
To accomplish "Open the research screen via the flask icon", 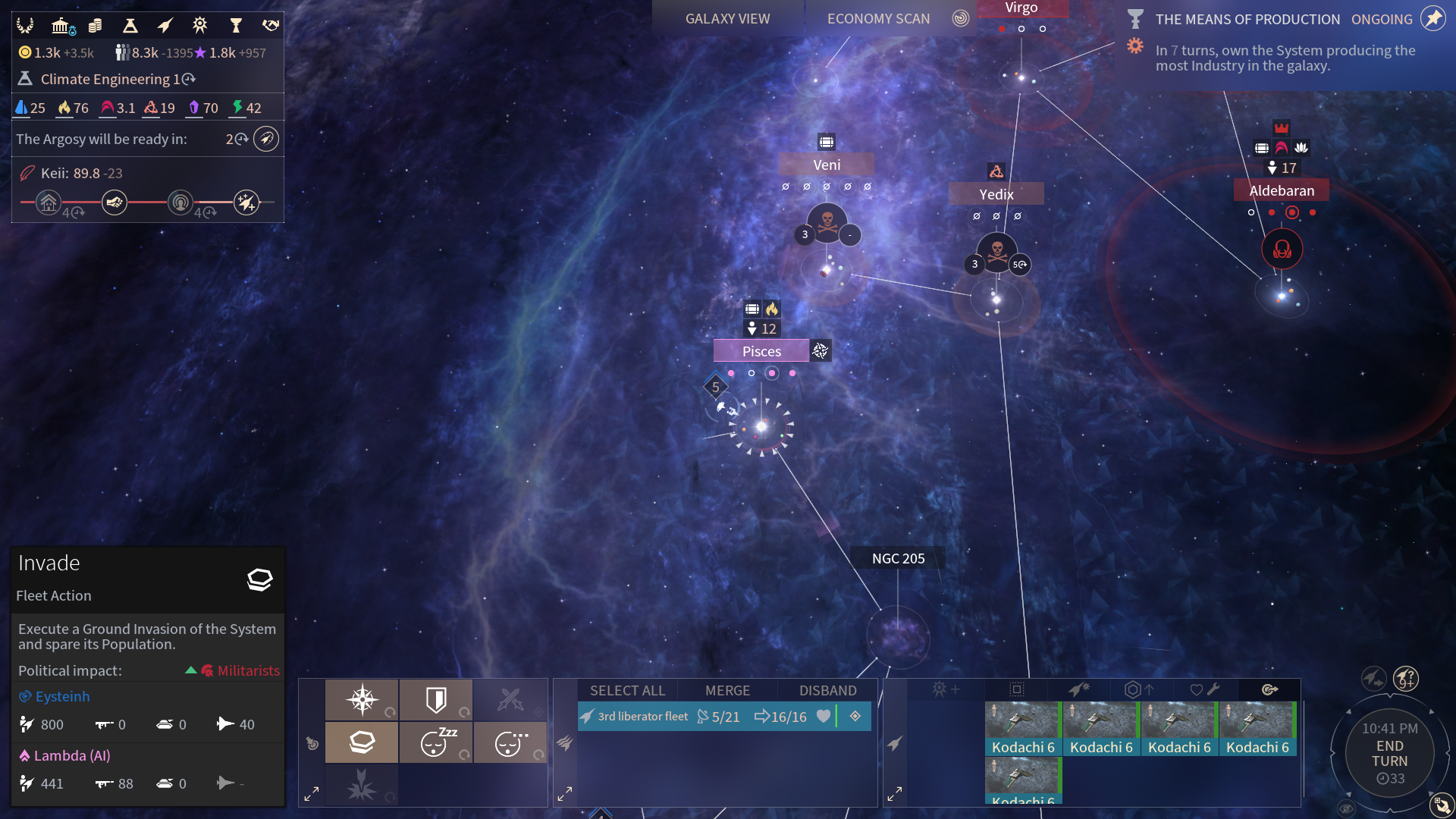I will pyautogui.click(x=130, y=26).
